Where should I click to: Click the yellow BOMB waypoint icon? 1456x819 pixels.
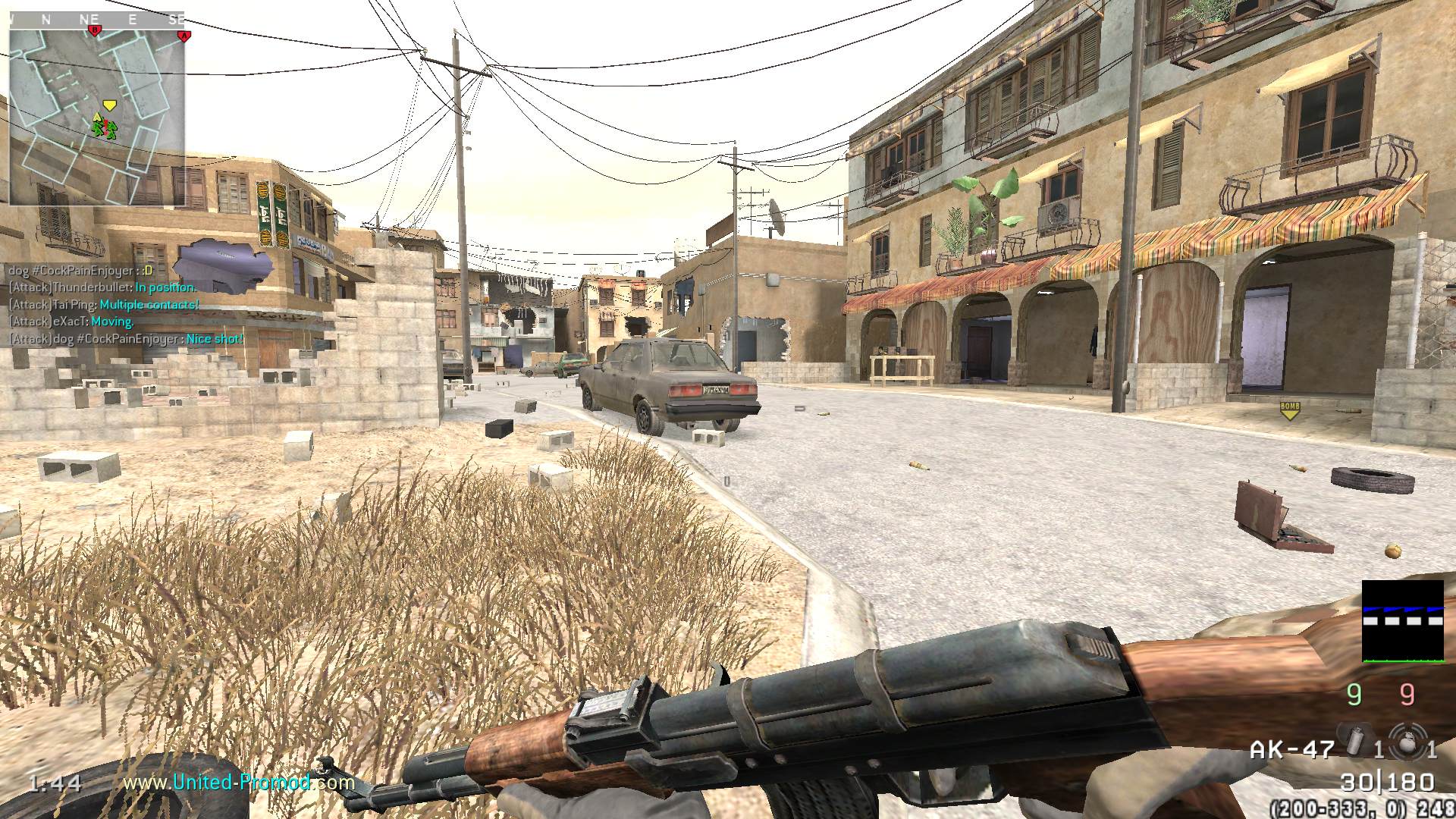point(1289,410)
